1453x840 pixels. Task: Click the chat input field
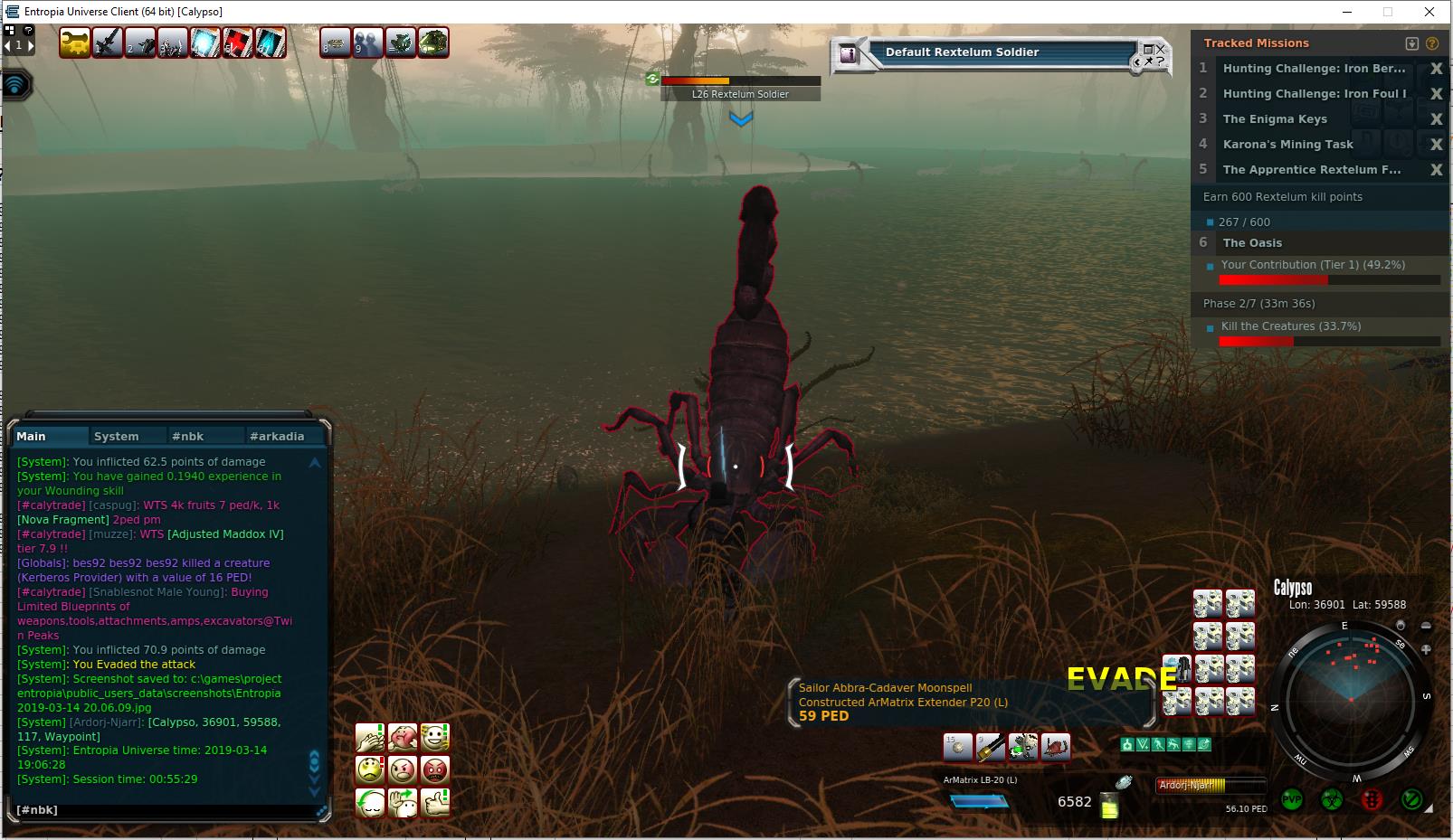(x=163, y=810)
